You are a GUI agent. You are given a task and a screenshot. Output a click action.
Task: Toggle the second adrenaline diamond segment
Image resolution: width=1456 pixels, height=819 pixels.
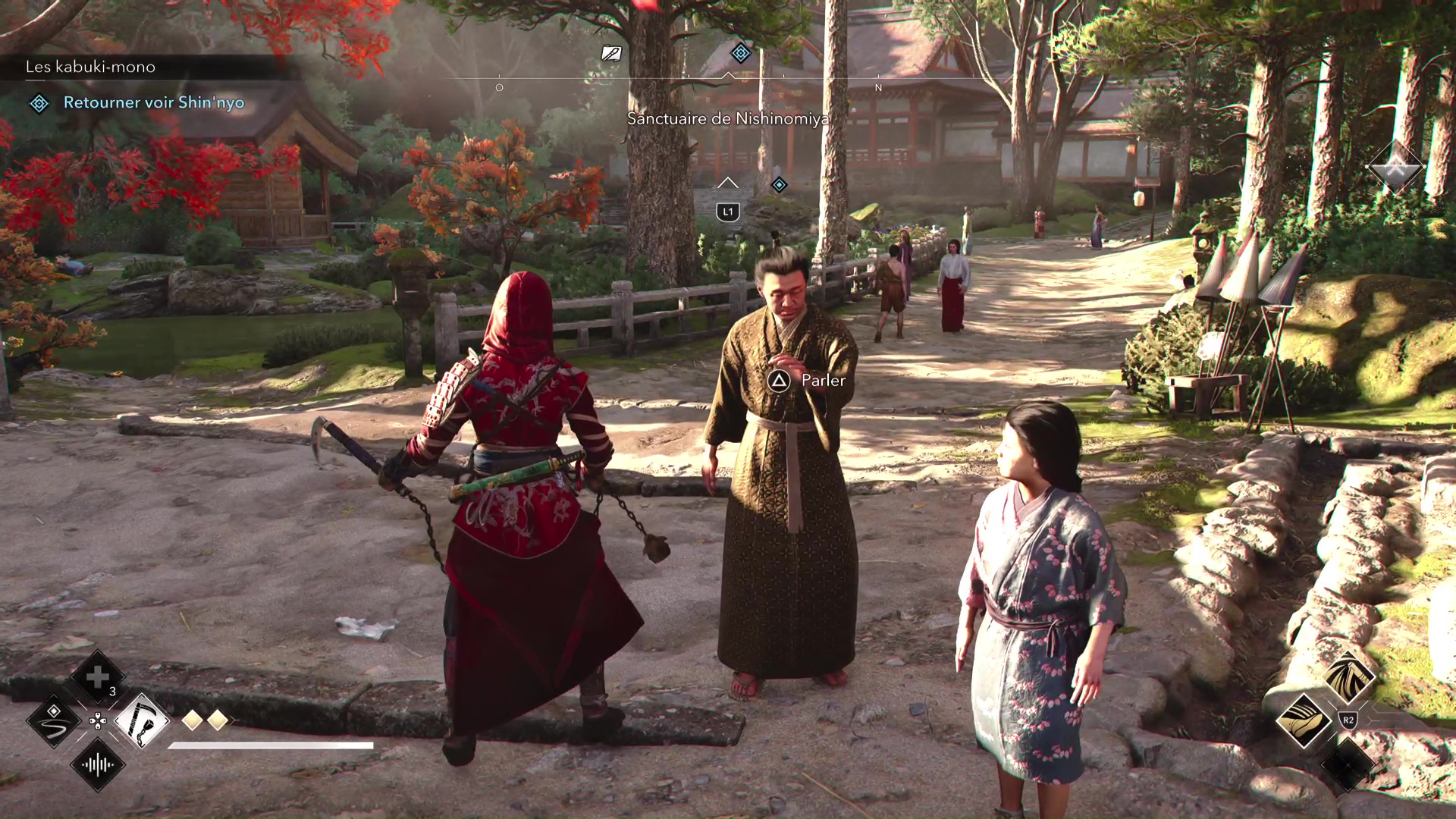click(x=218, y=721)
